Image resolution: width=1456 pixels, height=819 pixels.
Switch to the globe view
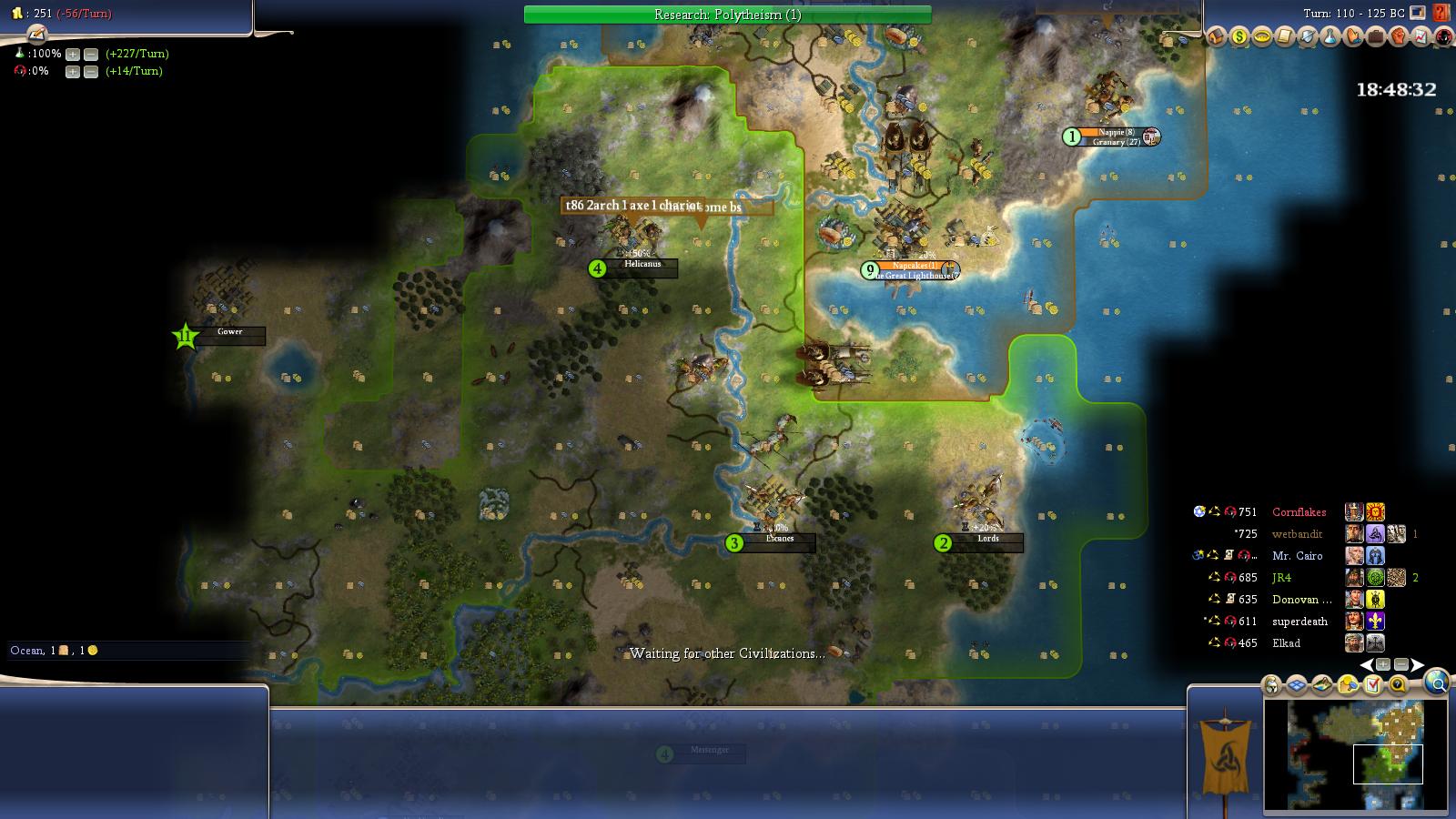click(x=1436, y=683)
